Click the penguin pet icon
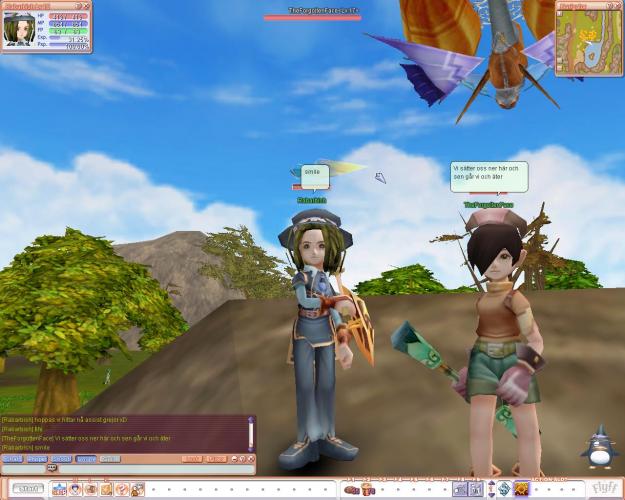 coord(600,447)
